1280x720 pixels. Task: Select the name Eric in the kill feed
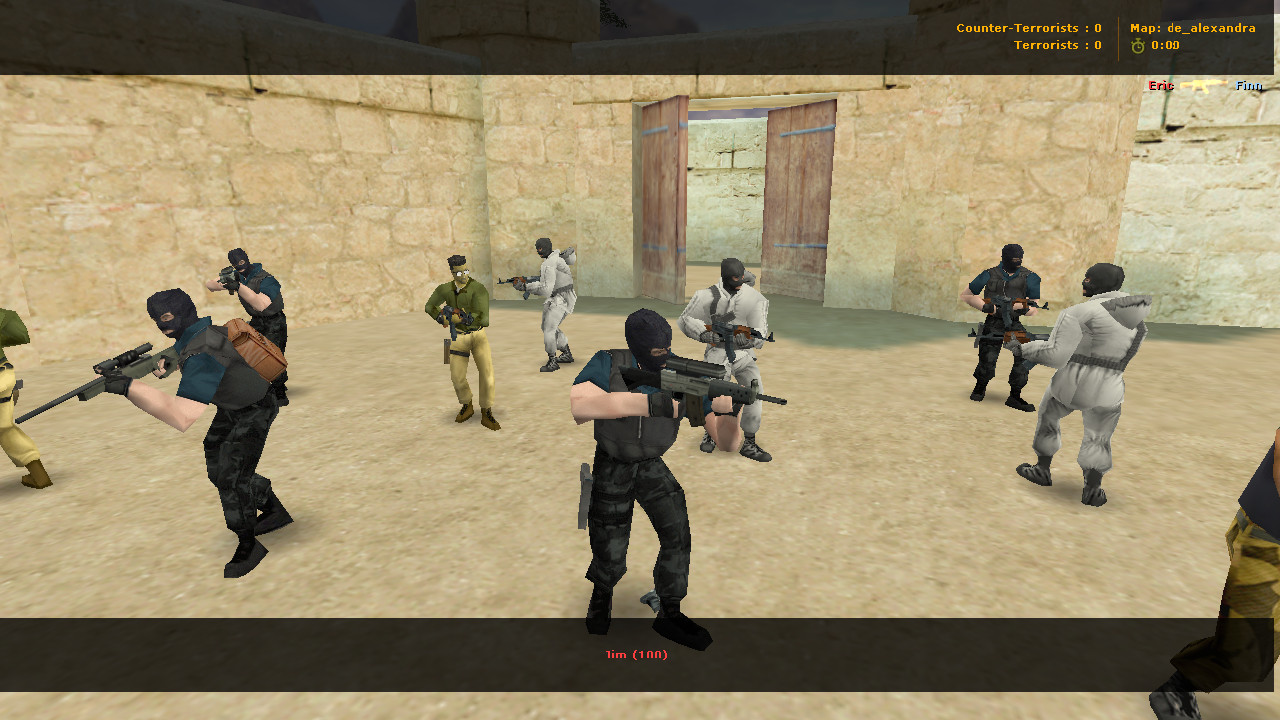tap(1160, 86)
